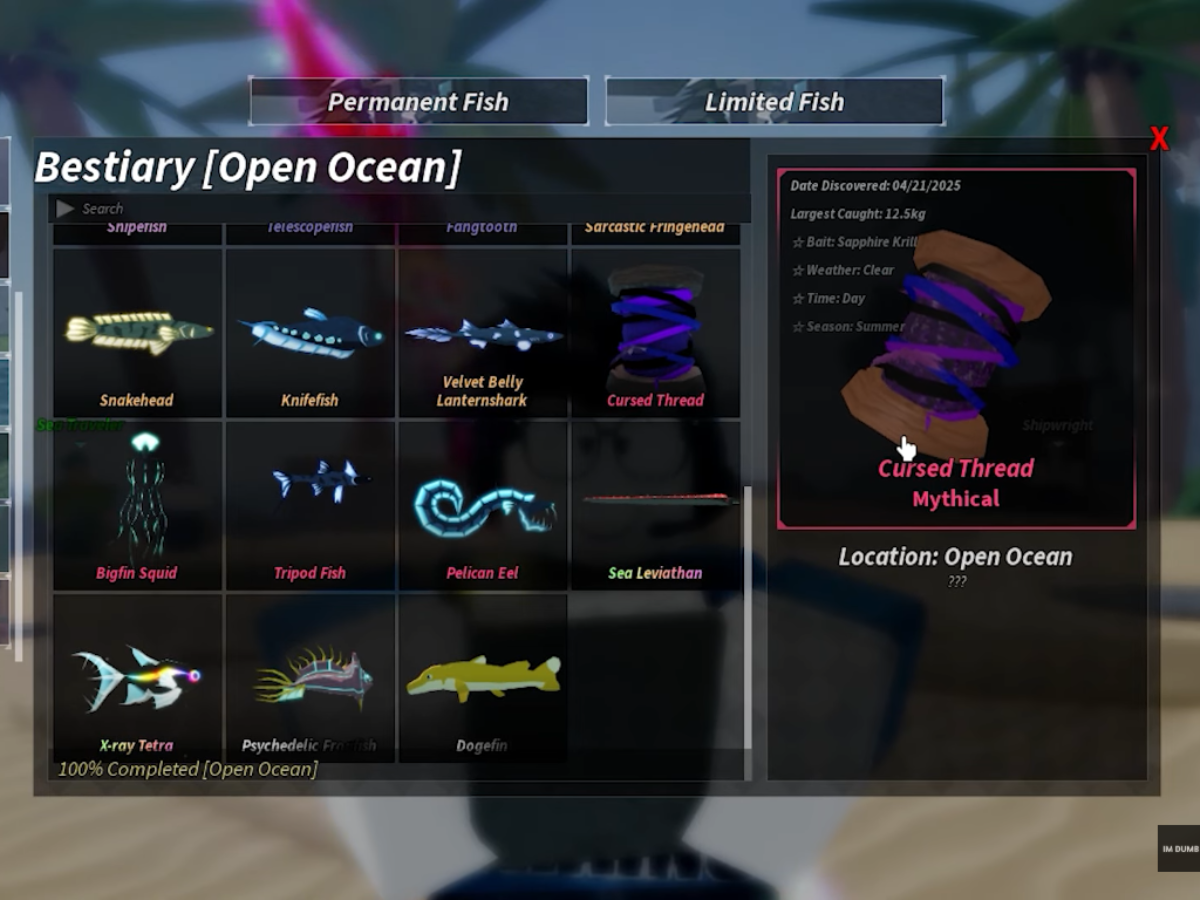Open the Psychedelic Frogfish entry
The height and width of the screenshot is (900, 1200).
310,678
